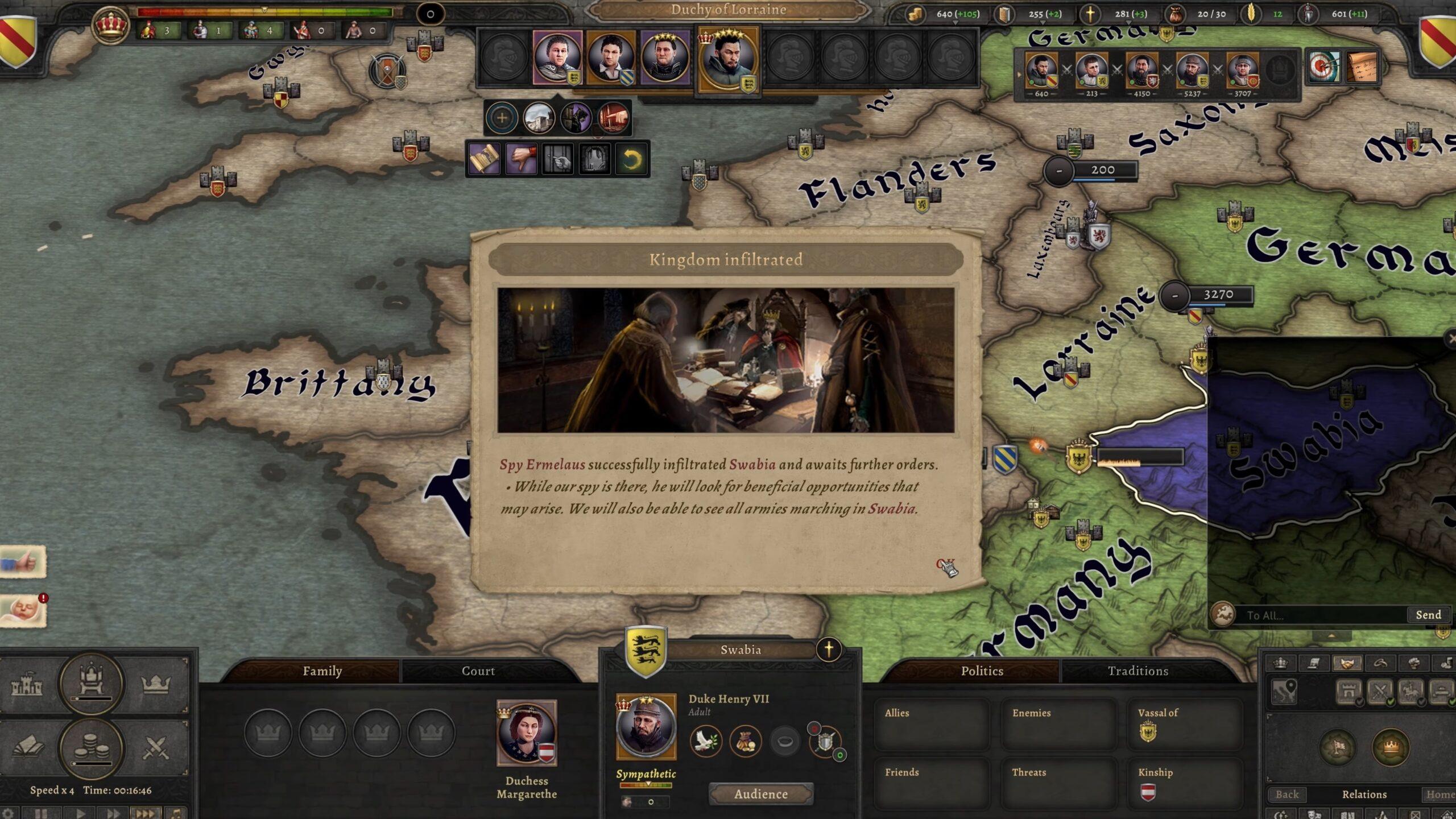The image size is (1456, 819).
Task: Switch to the Court tab
Action: [x=478, y=671]
